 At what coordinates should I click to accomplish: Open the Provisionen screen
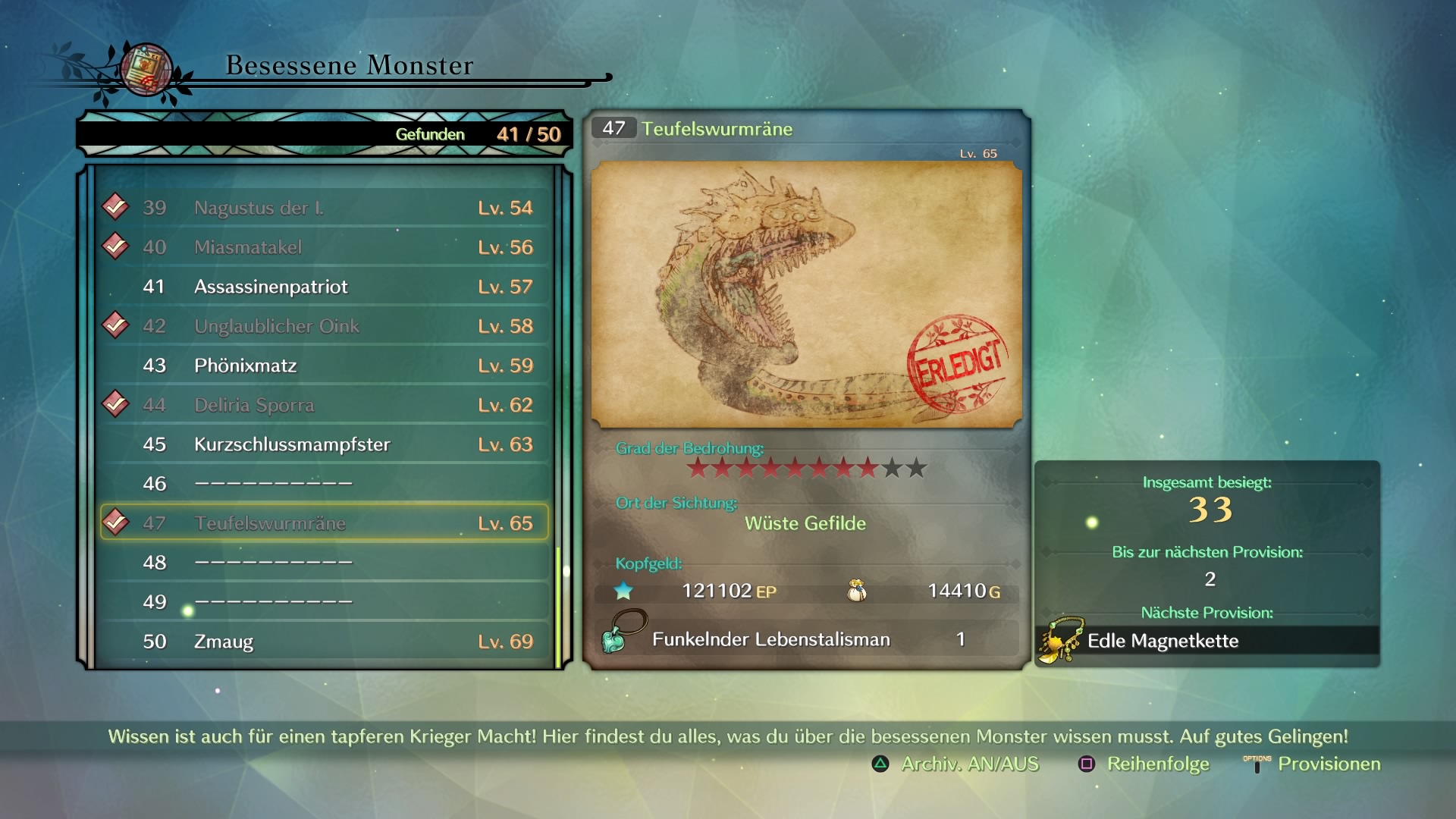point(1313,764)
